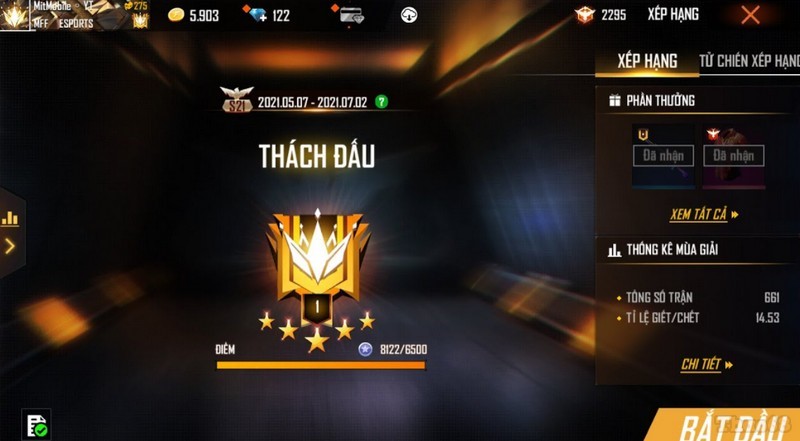The image size is (800, 441).
Task: Add diamonds using the diamond icon
Action: pos(254,15)
